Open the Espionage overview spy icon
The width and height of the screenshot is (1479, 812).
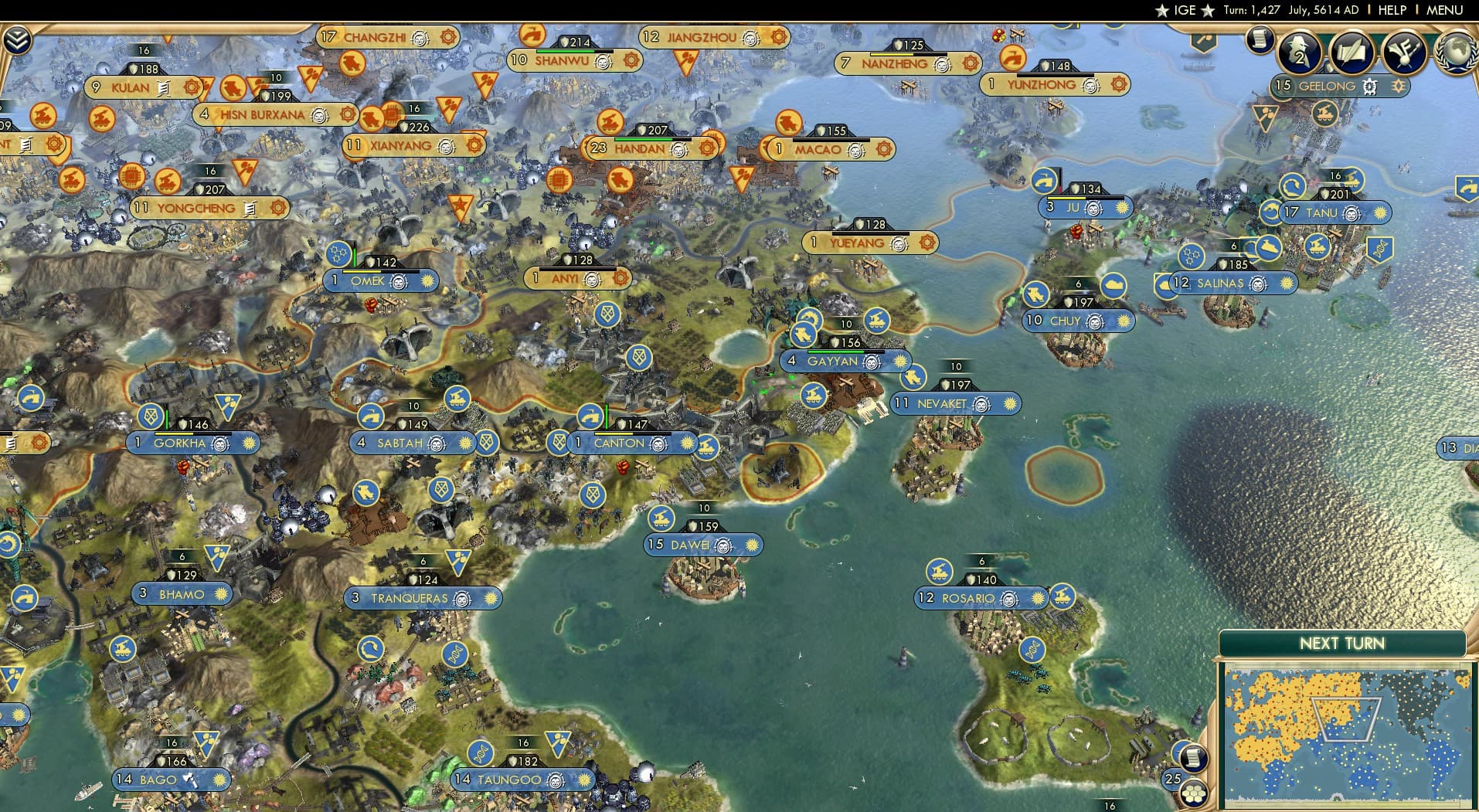coord(1298,53)
